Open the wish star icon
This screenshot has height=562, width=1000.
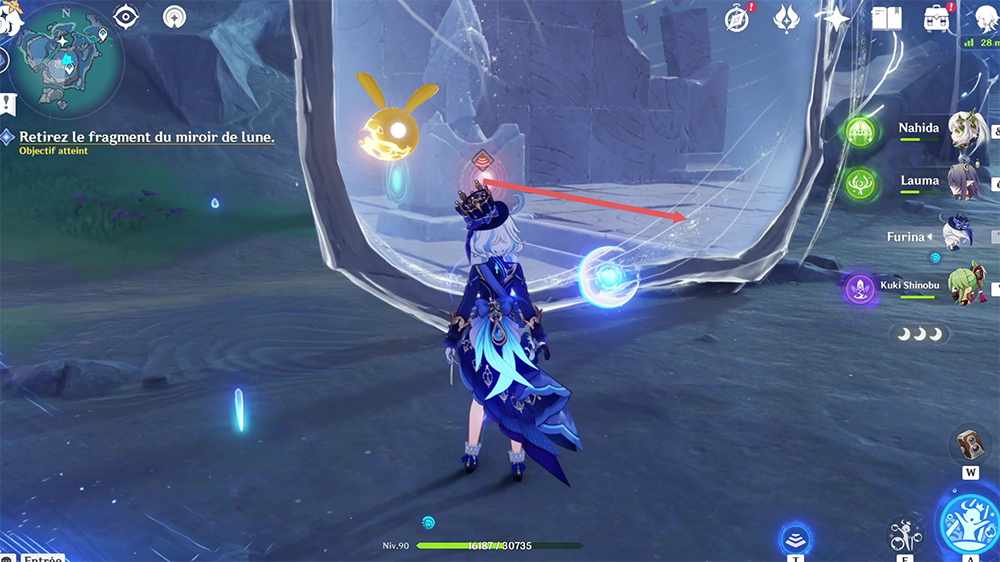pyautogui.click(x=833, y=17)
